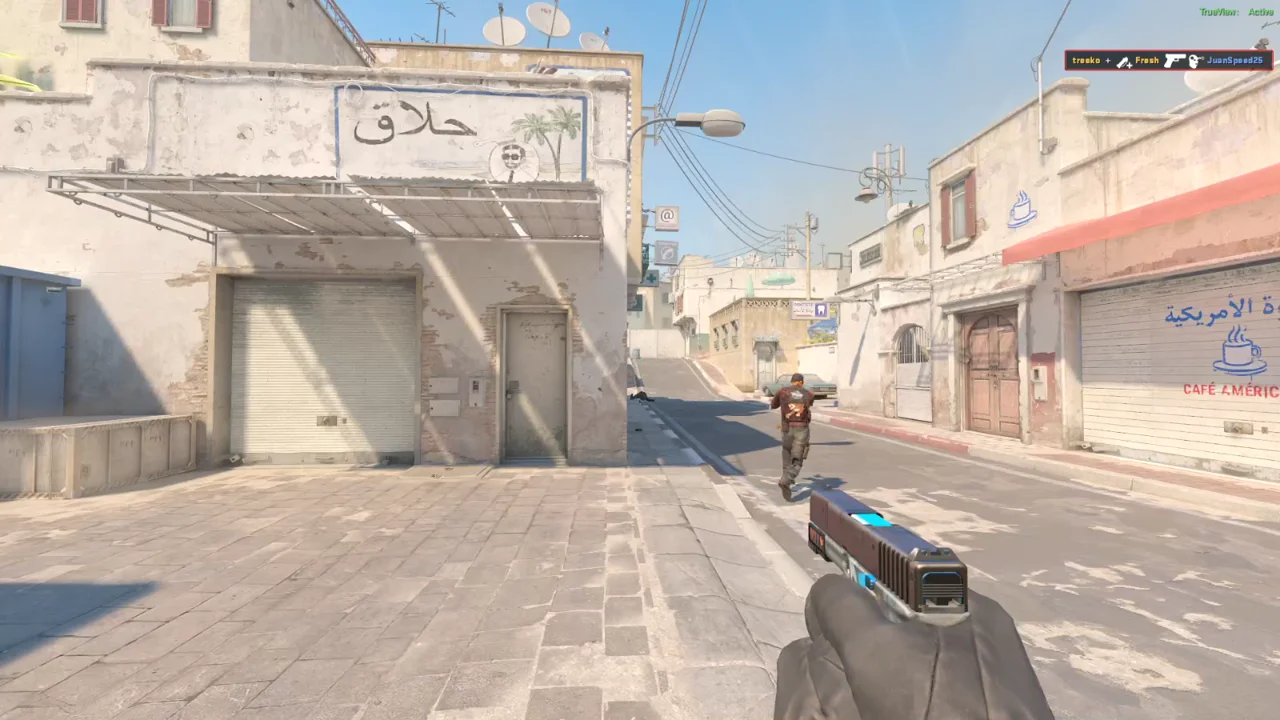Screen dimensions: 1280x720
Task: Click the @ internet café sign icon
Action: click(665, 215)
